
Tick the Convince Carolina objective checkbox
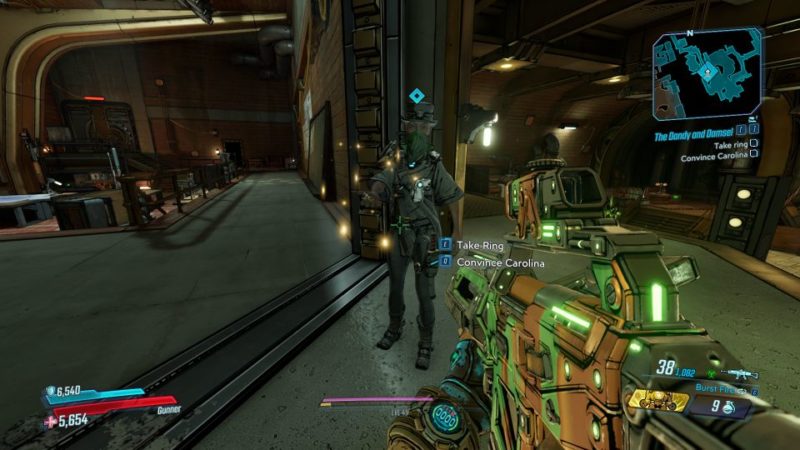(753, 157)
